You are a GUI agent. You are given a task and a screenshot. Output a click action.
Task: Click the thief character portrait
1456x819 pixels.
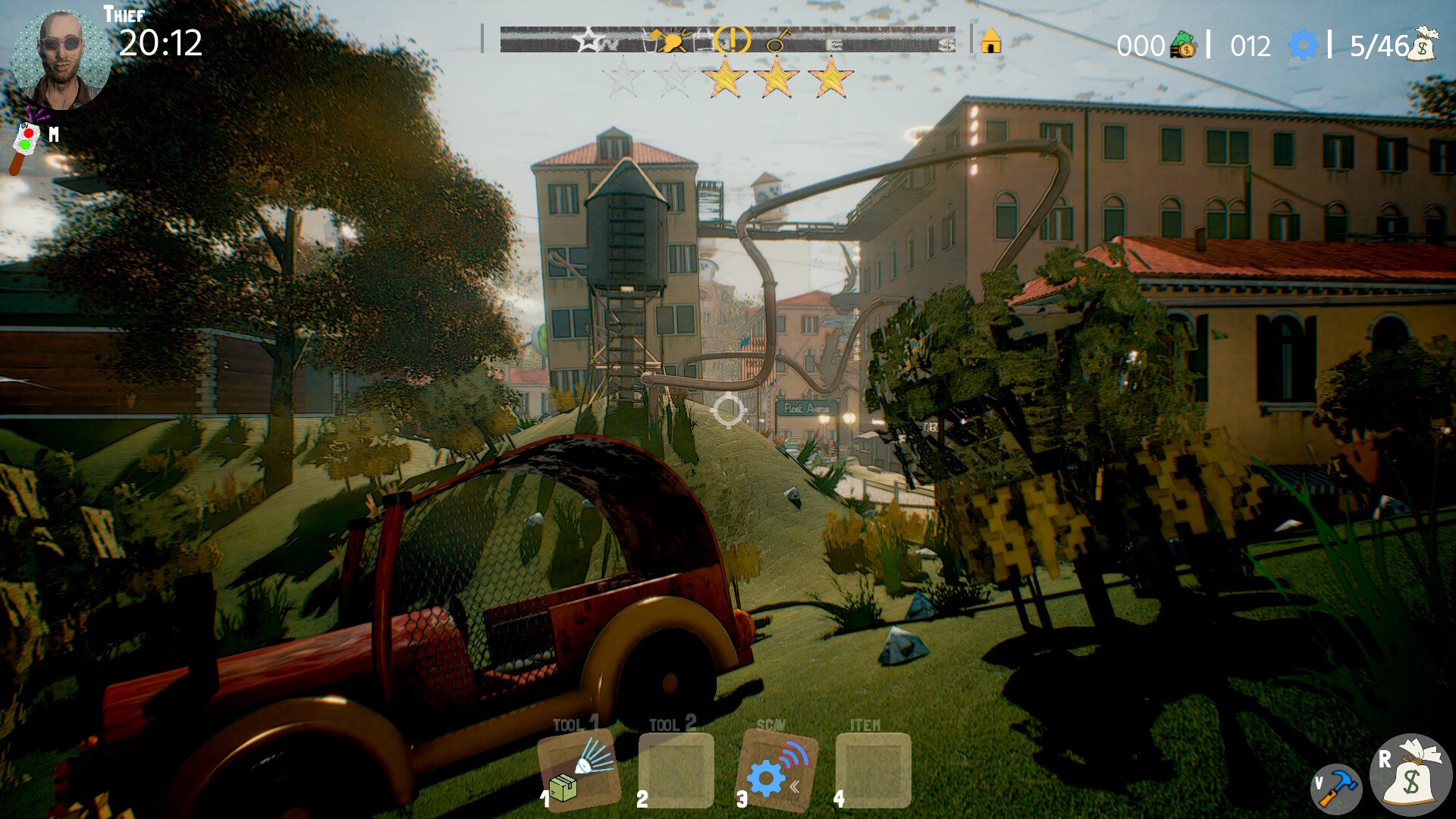click(x=61, y=59)
